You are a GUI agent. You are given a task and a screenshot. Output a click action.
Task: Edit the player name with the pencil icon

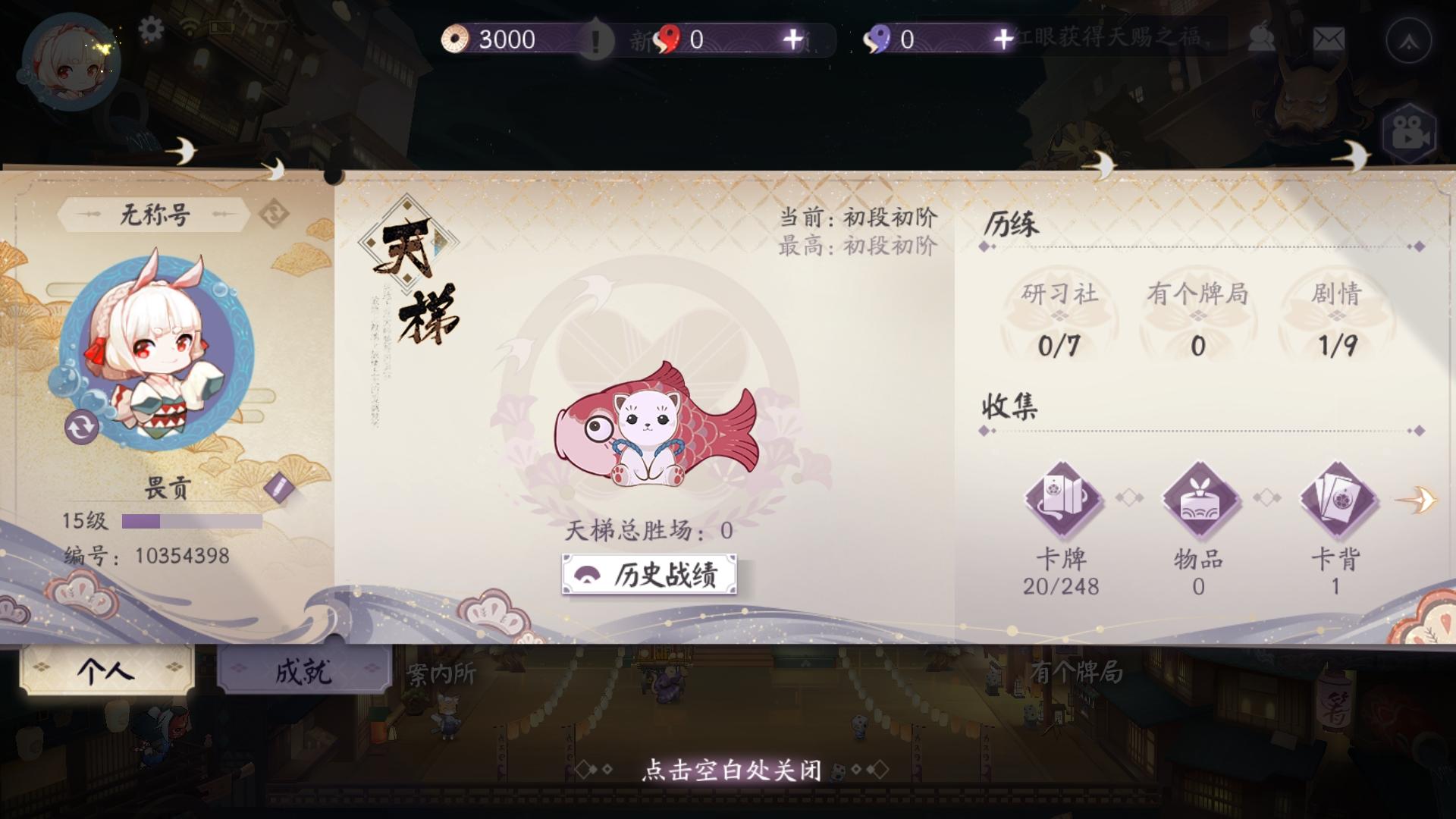click(x=278, y=487)
